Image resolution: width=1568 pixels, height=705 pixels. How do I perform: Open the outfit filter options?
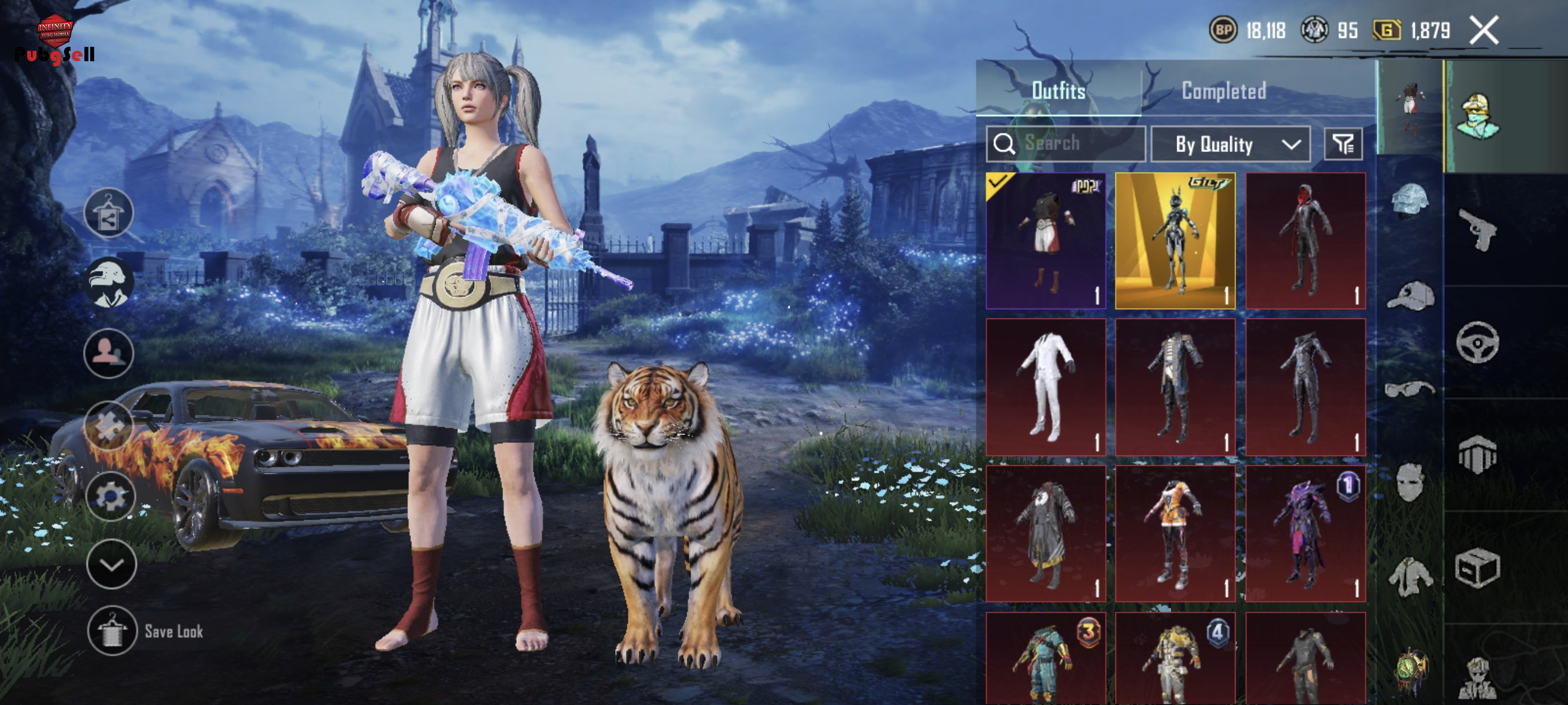[x=1343, y=144]
